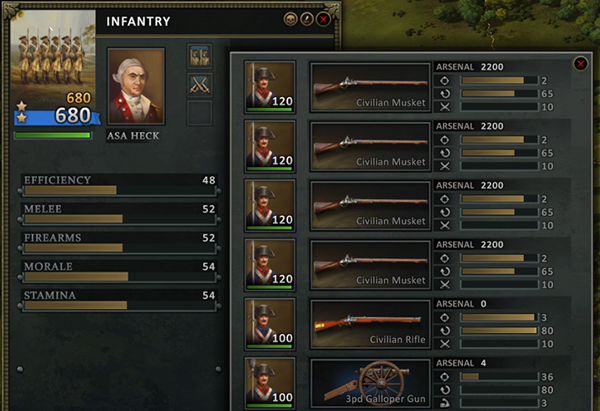Close the arsenal weapon list
This screenshot has width=600, height=411.
[x=580, y=64]
